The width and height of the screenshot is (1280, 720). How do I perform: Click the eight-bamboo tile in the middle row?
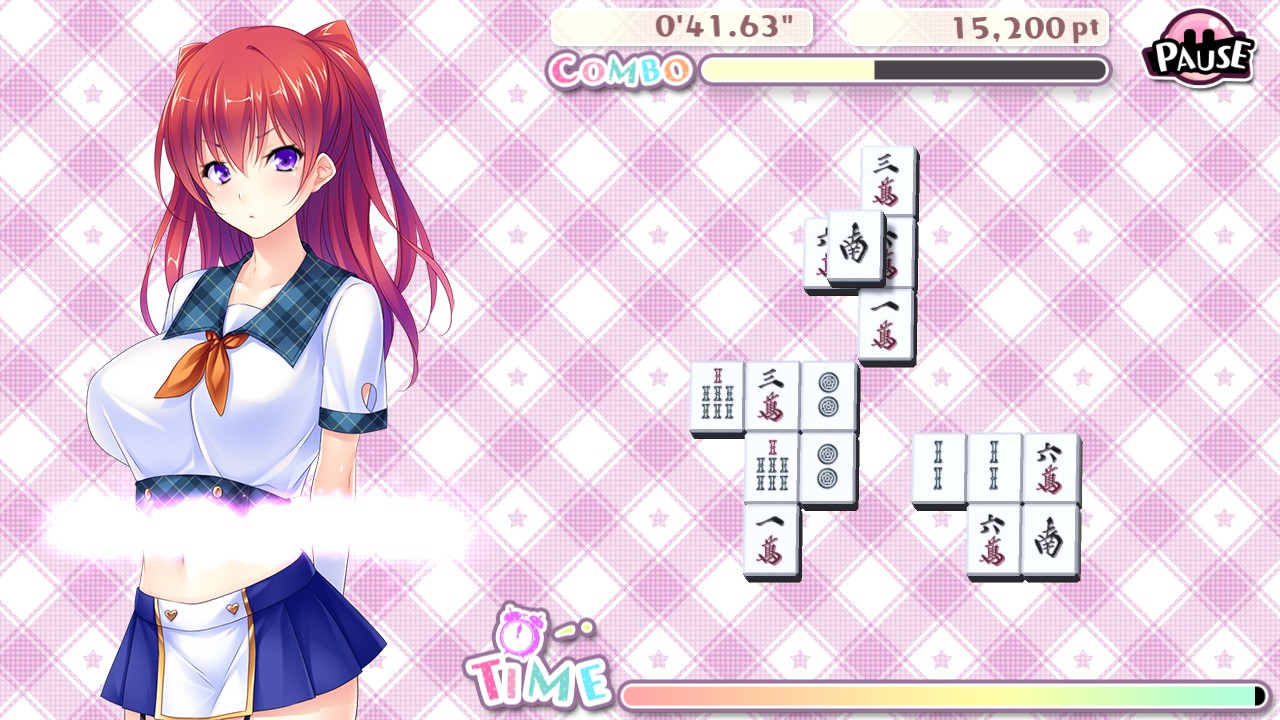click(x=770, y=465)
